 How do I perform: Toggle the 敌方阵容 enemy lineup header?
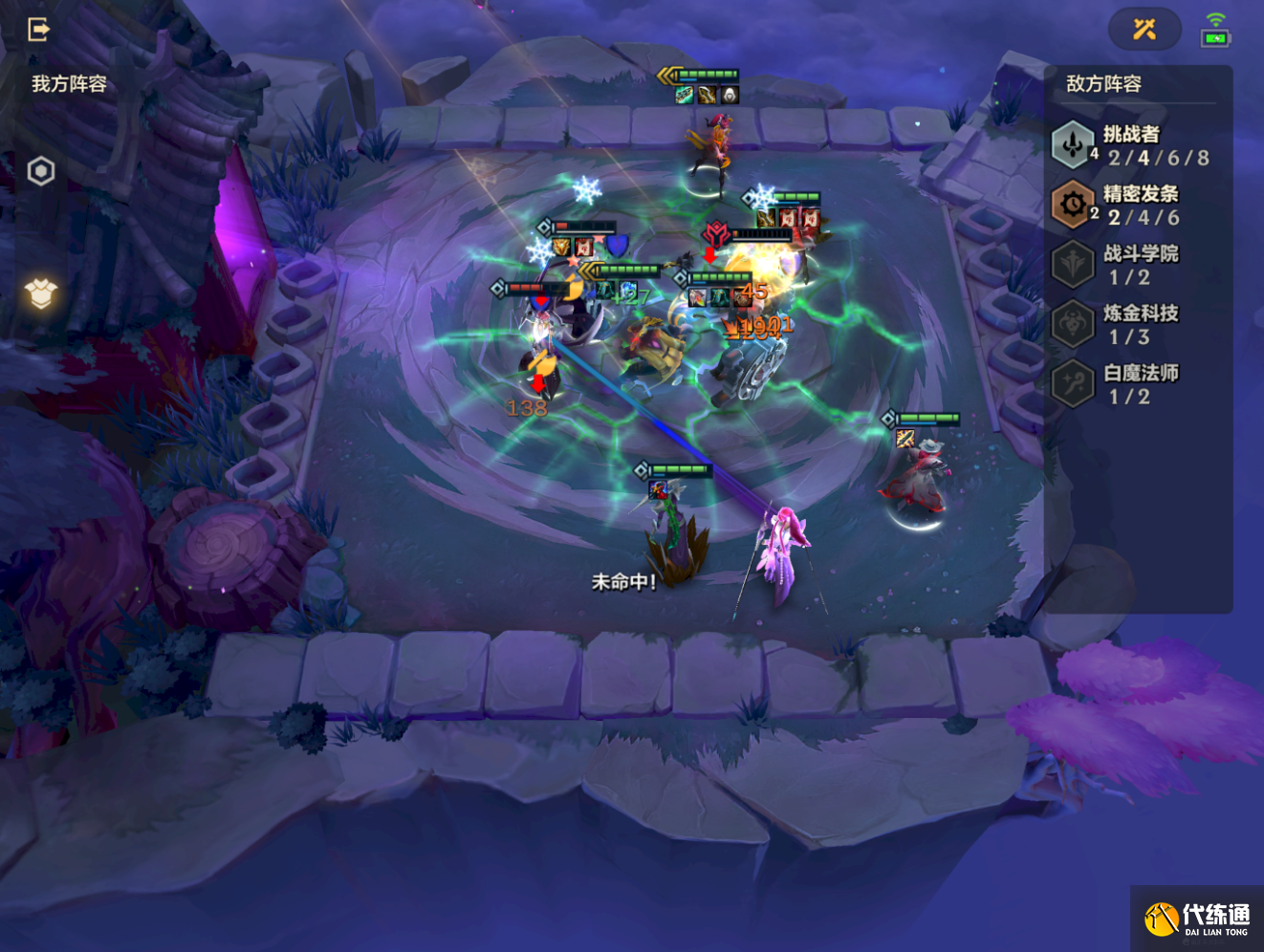click(x=1104, y=84)
